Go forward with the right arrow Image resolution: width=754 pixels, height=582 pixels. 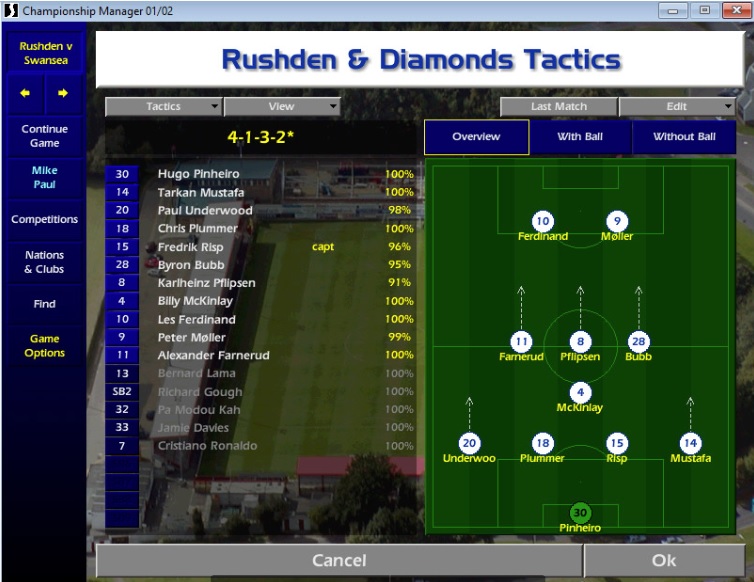[x=63, y=94]
